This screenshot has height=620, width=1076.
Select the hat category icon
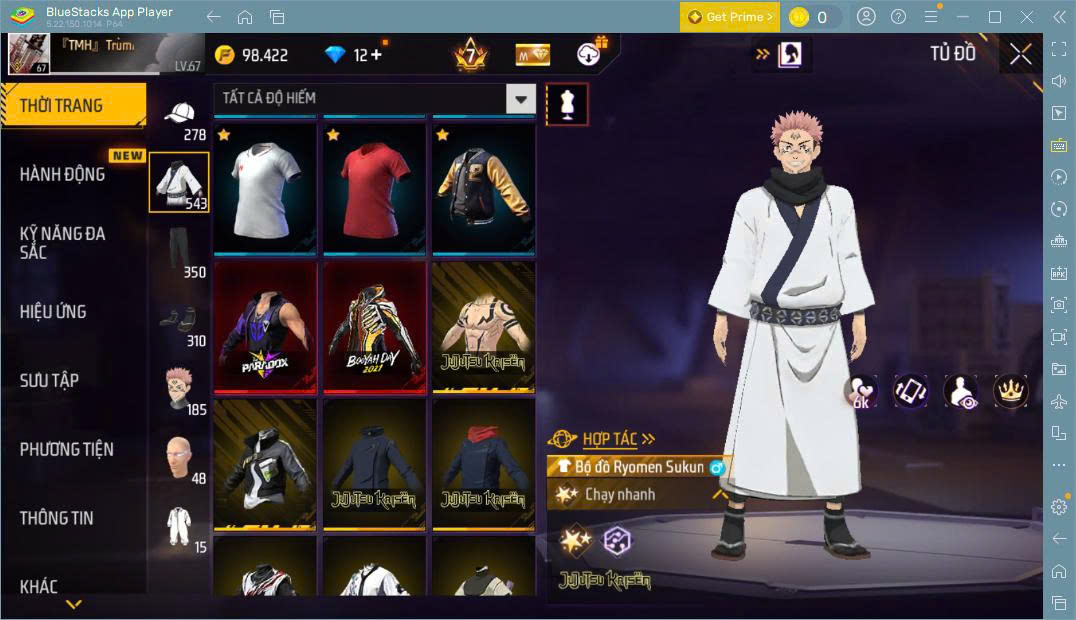pyautogui.click(x=180, y=113)
